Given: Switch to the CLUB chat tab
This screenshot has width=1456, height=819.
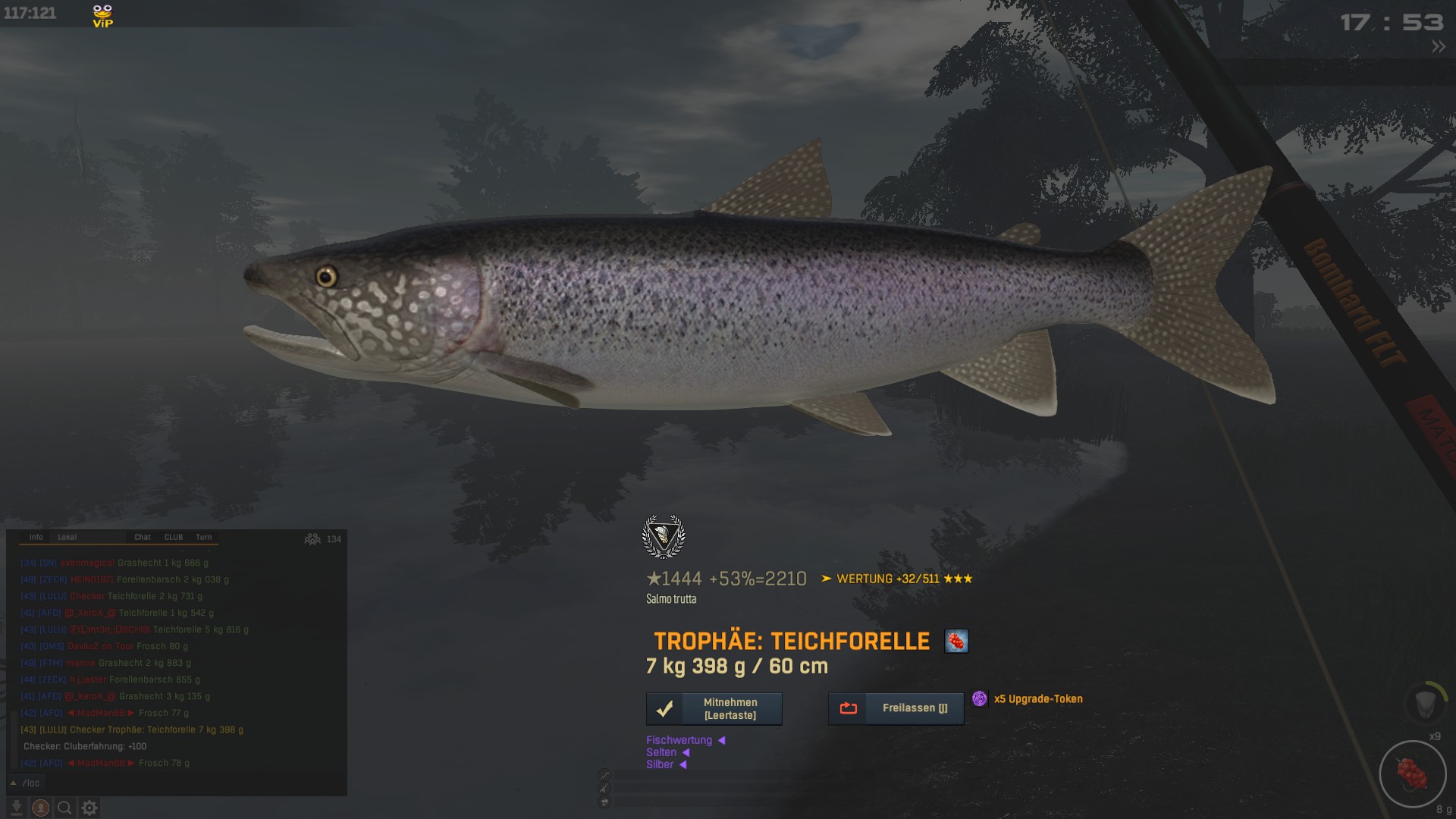Looking at the screenshot, I should (174, 537).
